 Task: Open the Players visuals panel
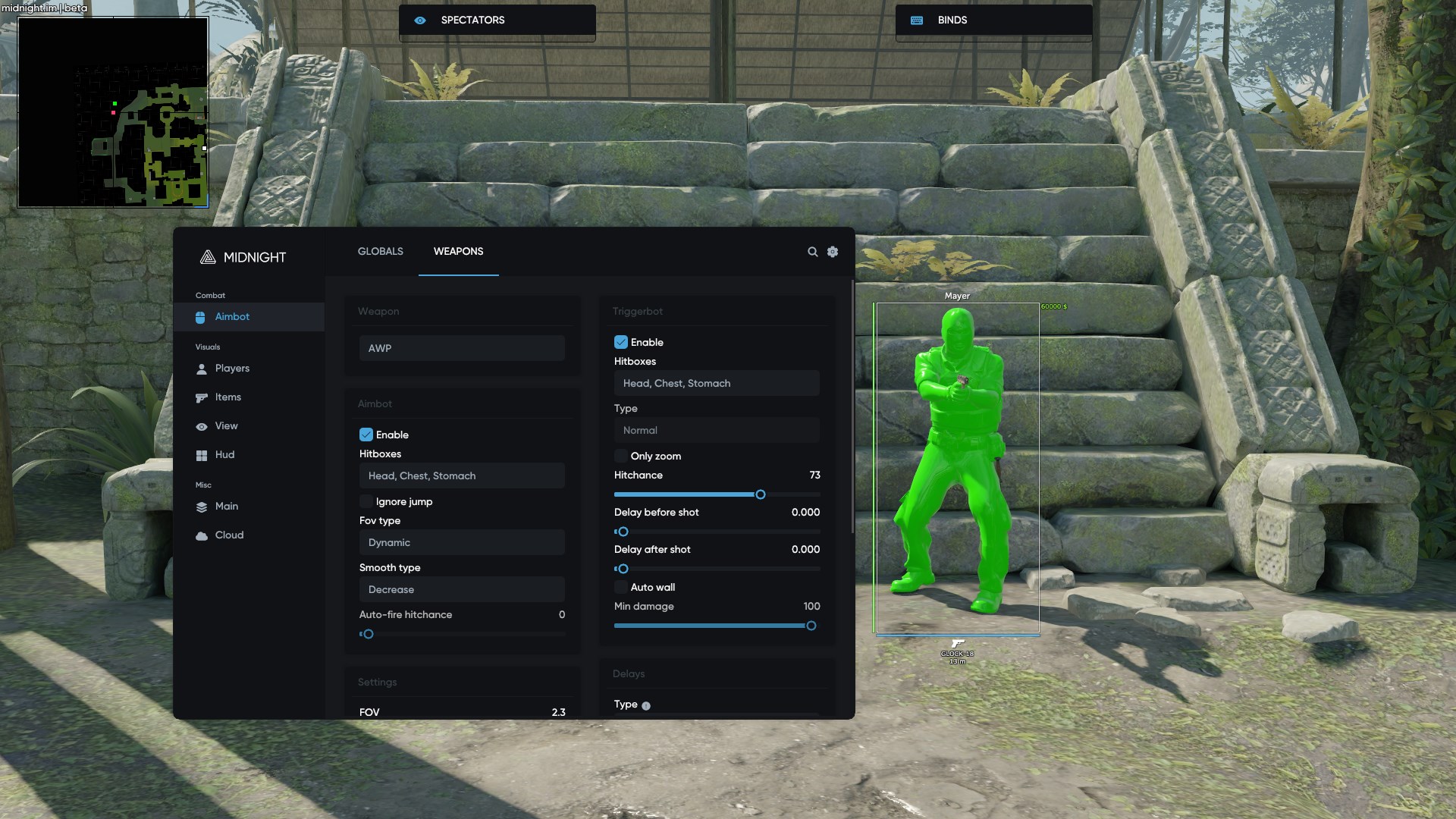pyautogui.click(x=233, y=368)
